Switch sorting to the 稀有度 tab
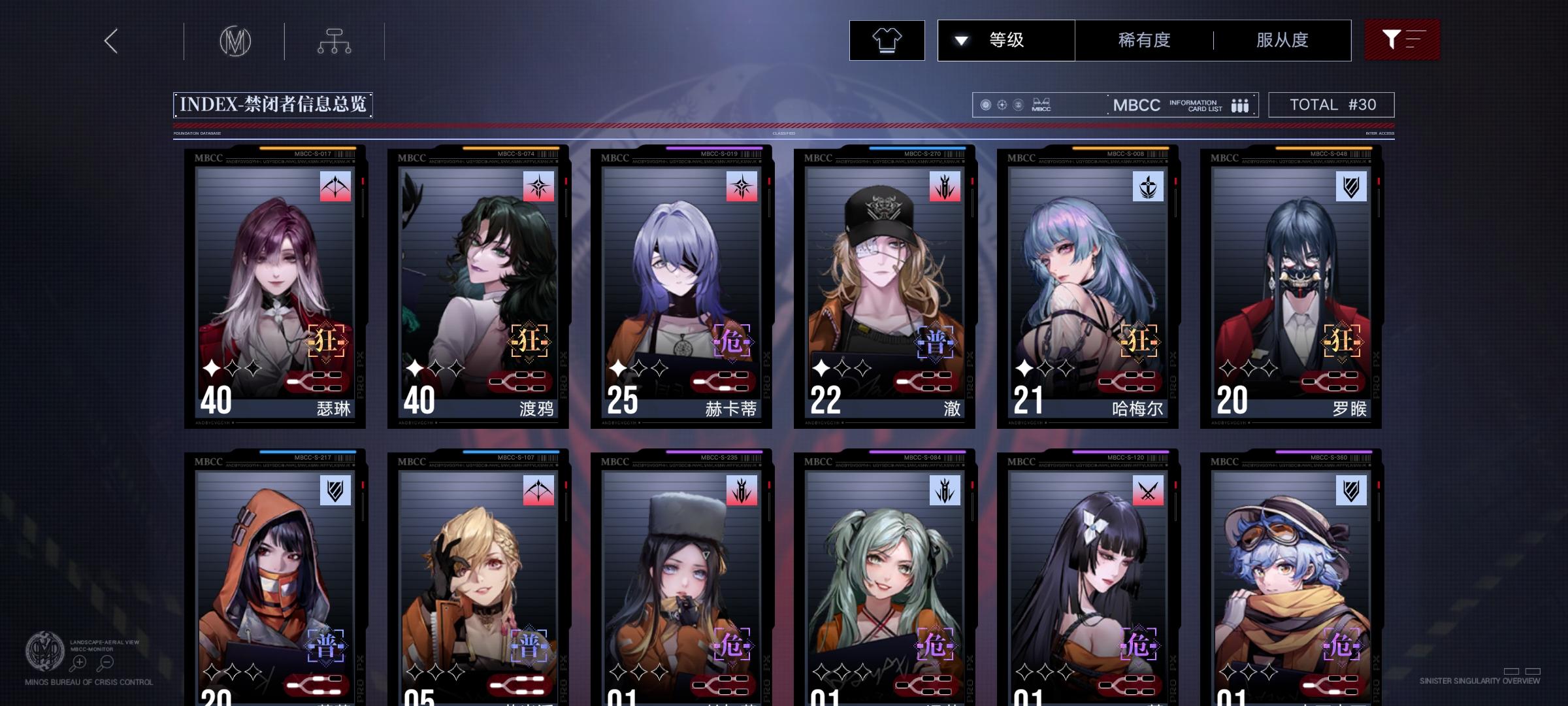 click(x=1143, y=40)
